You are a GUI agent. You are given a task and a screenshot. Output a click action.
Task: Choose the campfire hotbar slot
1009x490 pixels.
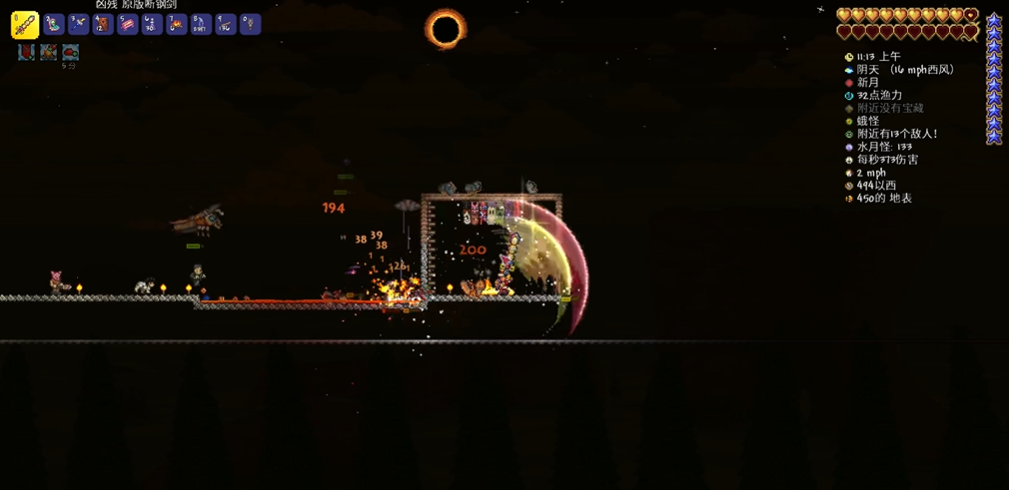click(176, 24)
